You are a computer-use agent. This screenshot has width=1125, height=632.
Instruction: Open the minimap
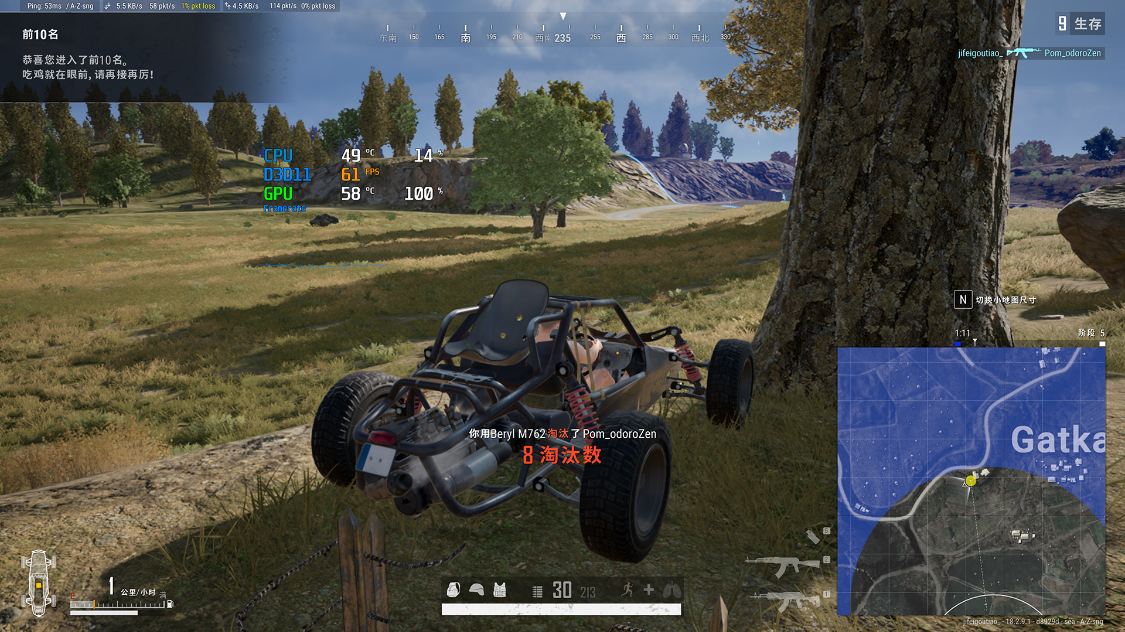click(970, 480)
